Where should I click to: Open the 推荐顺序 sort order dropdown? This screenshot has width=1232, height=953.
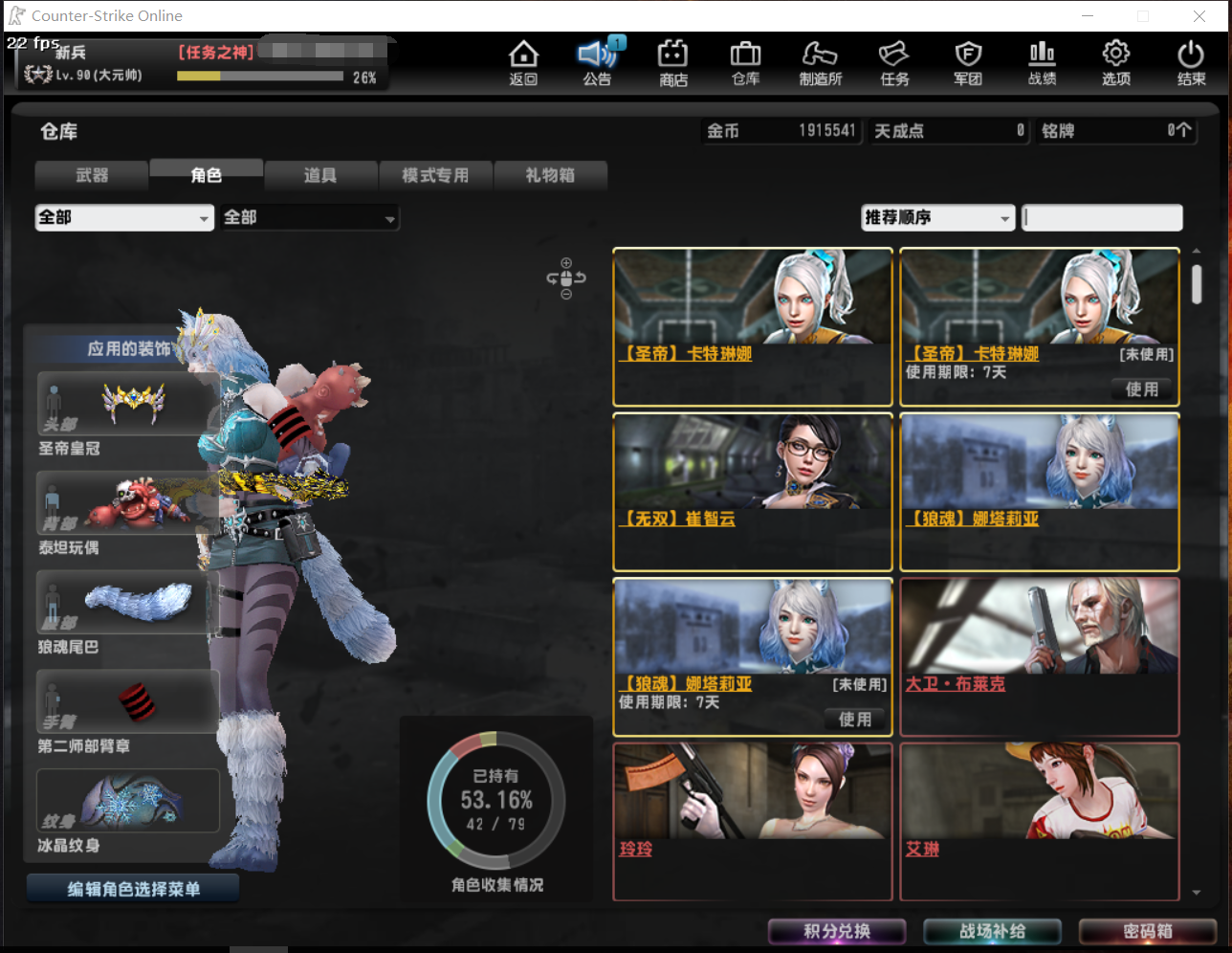tap(936, 218)
